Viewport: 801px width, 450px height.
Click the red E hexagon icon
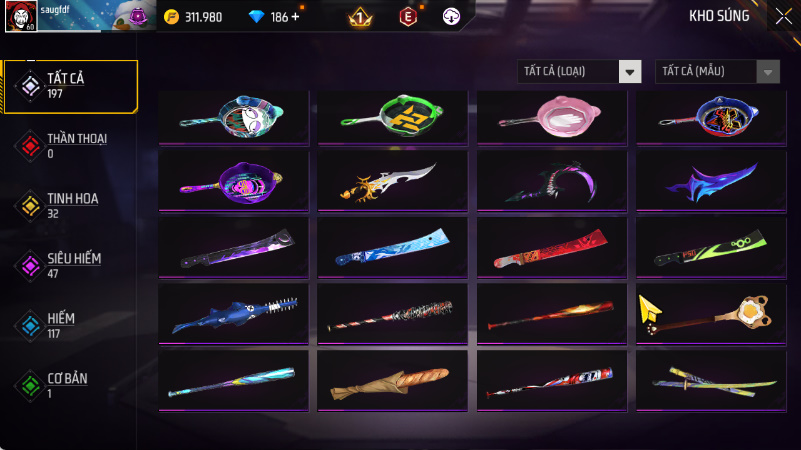[x=407, y=16]
